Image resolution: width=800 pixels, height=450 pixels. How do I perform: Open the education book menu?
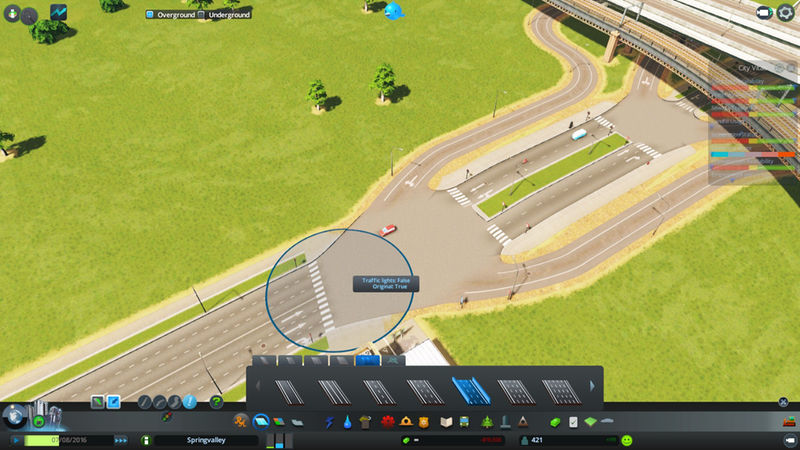(446, 422)
